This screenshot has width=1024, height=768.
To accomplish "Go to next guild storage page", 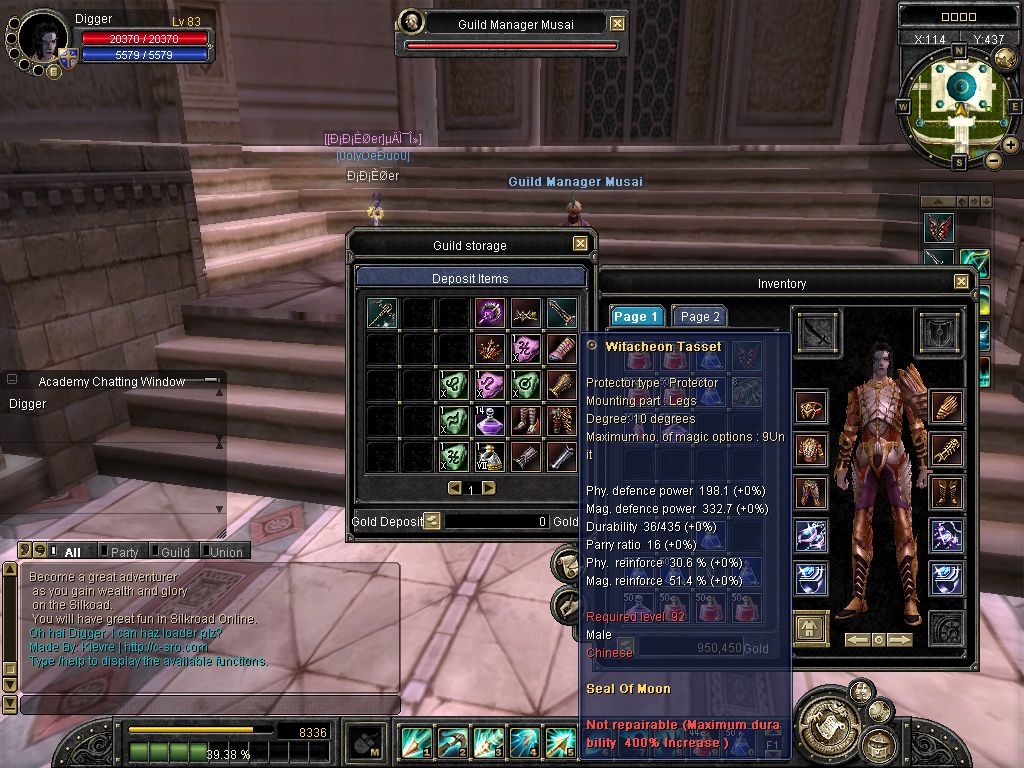I will pos(488,488).
